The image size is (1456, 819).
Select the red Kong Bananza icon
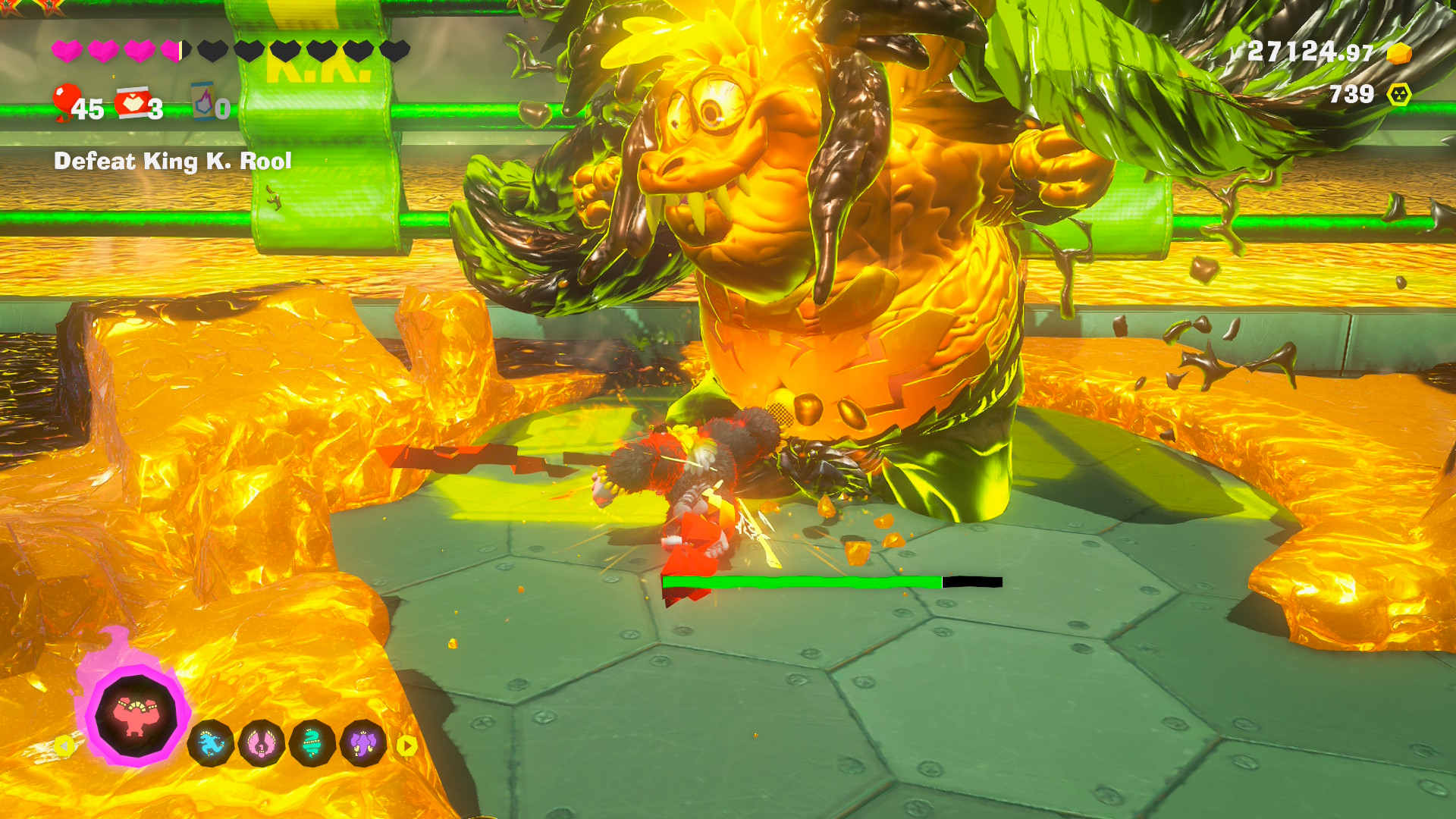coord(136,717)
